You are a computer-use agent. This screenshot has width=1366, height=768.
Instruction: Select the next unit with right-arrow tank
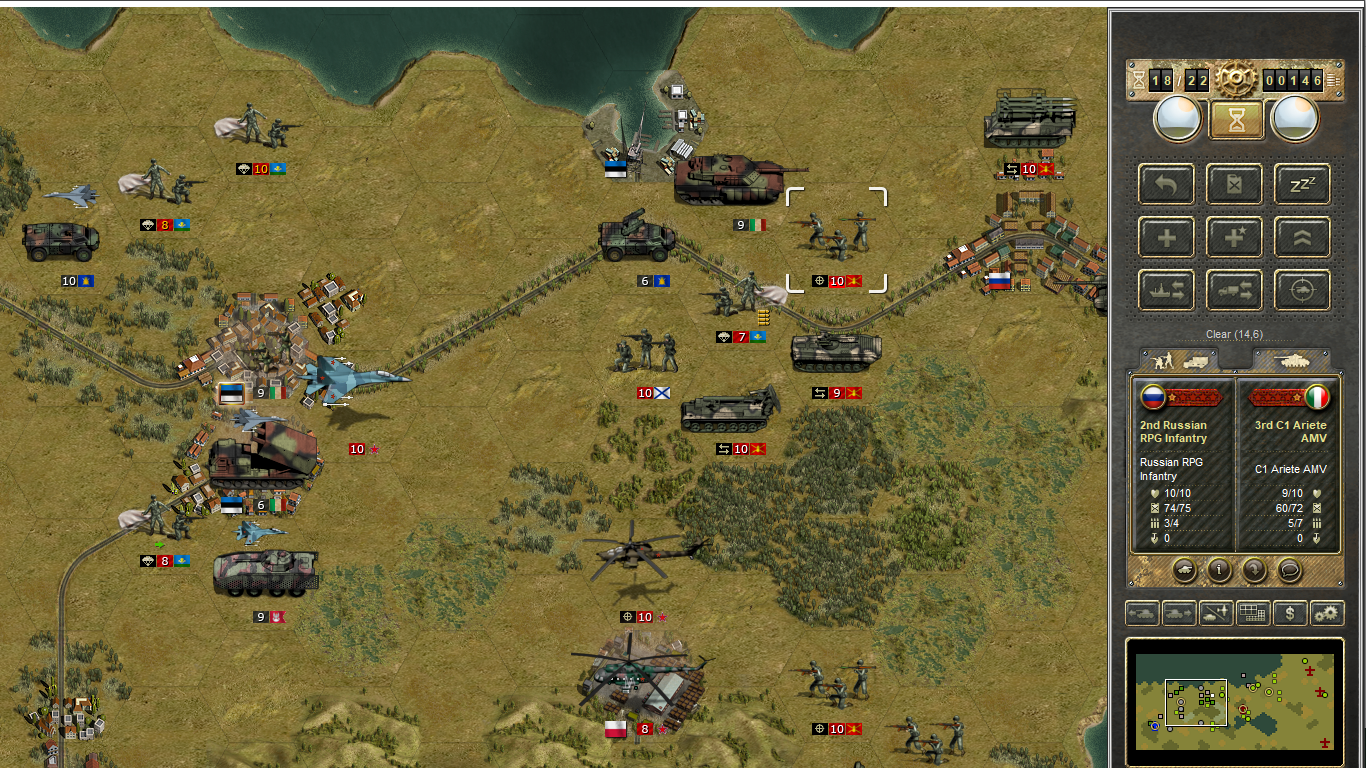click(x=1179, y=613)
